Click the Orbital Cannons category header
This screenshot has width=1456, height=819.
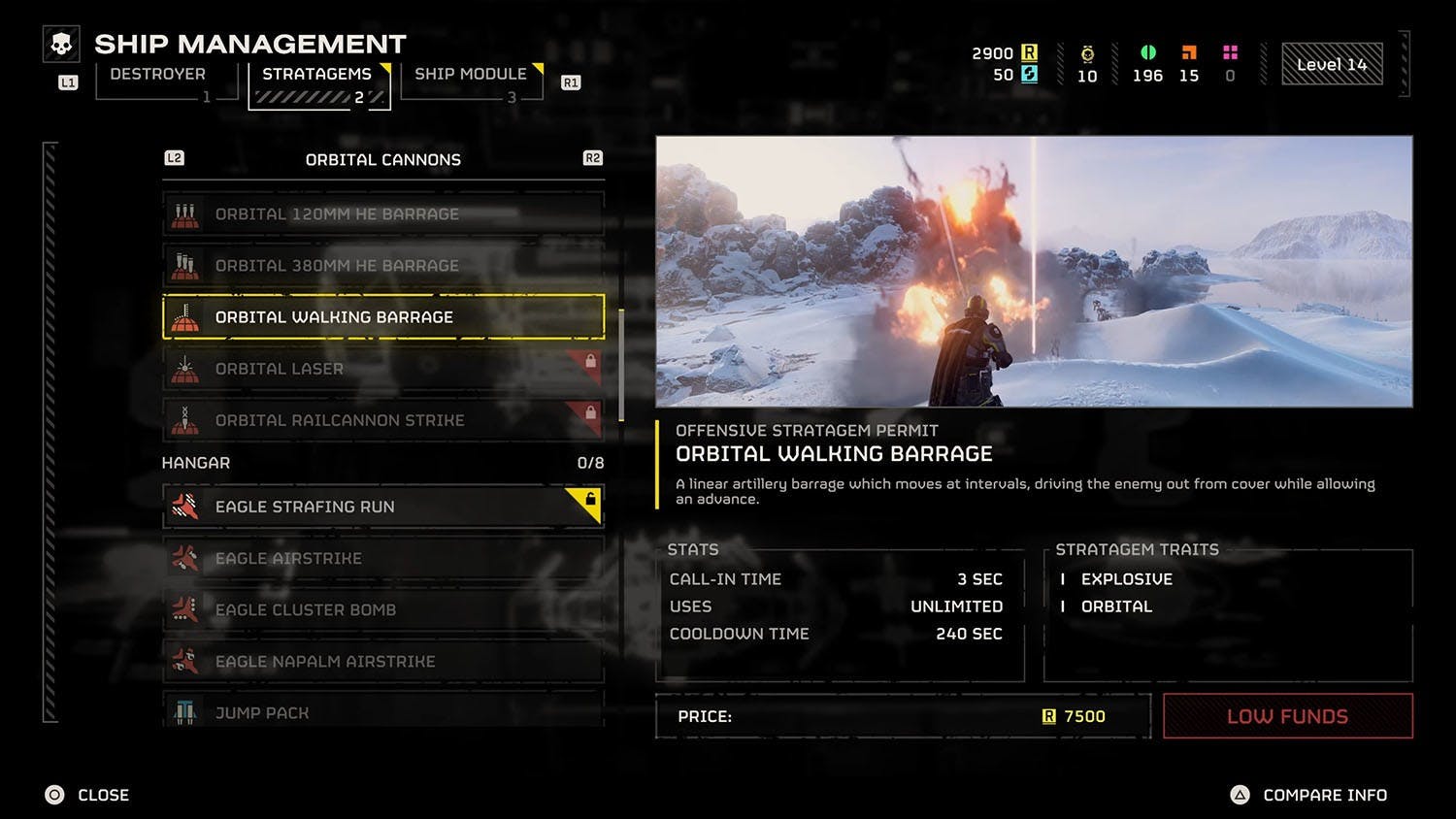[383, 160]
